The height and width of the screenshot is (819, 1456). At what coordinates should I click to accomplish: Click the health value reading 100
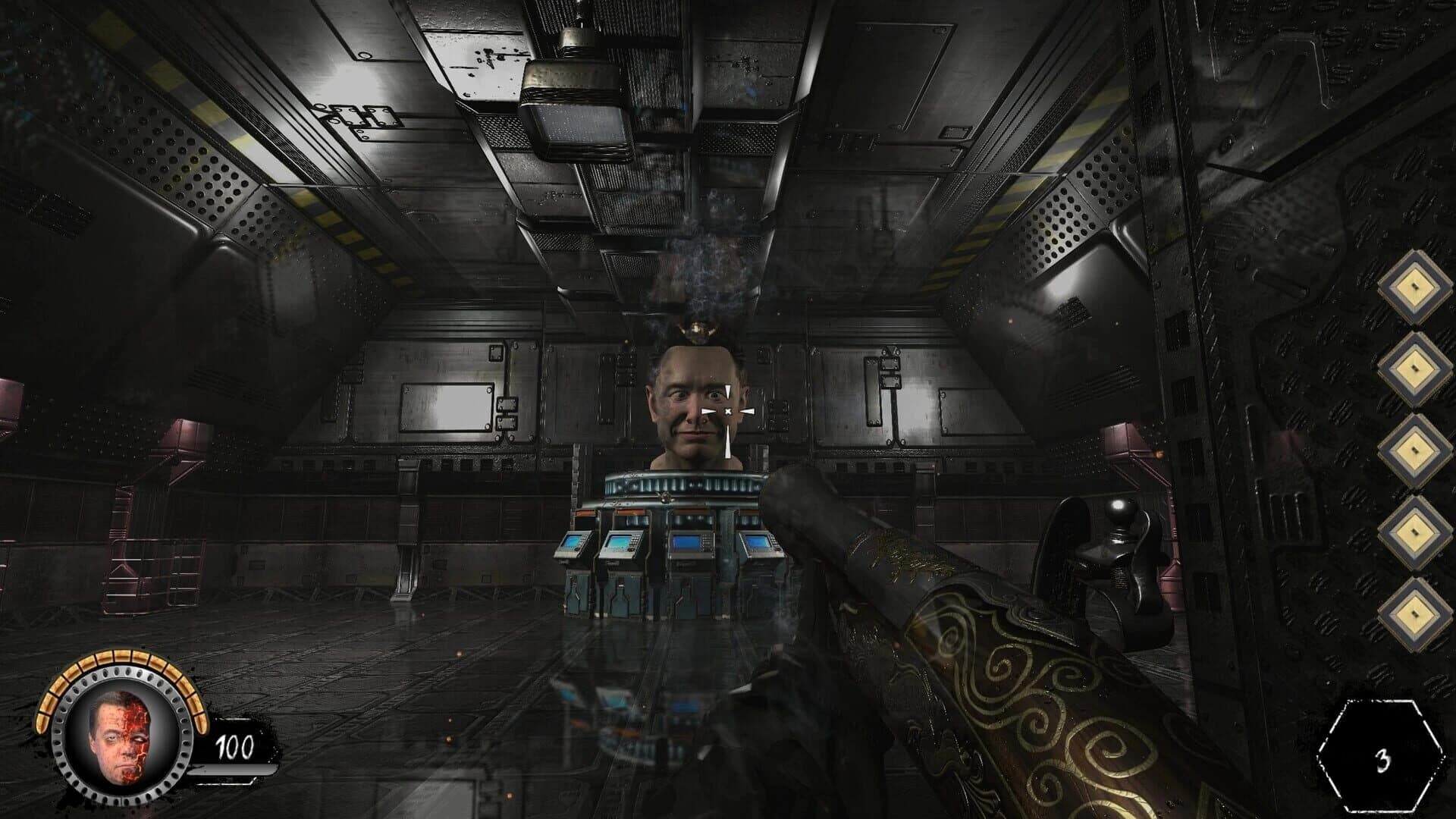click(235, 747)
